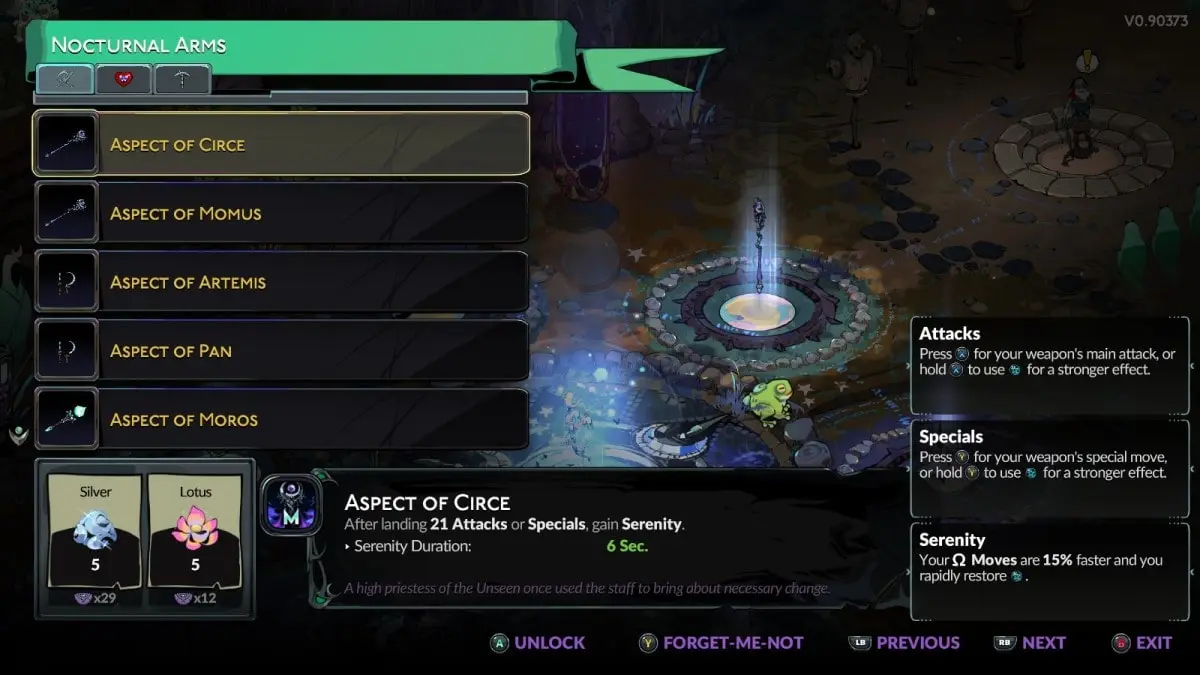This screenshot has height=675, width=1200.
Task: Advance with the Next button
Action: [x=1030, y=643]
